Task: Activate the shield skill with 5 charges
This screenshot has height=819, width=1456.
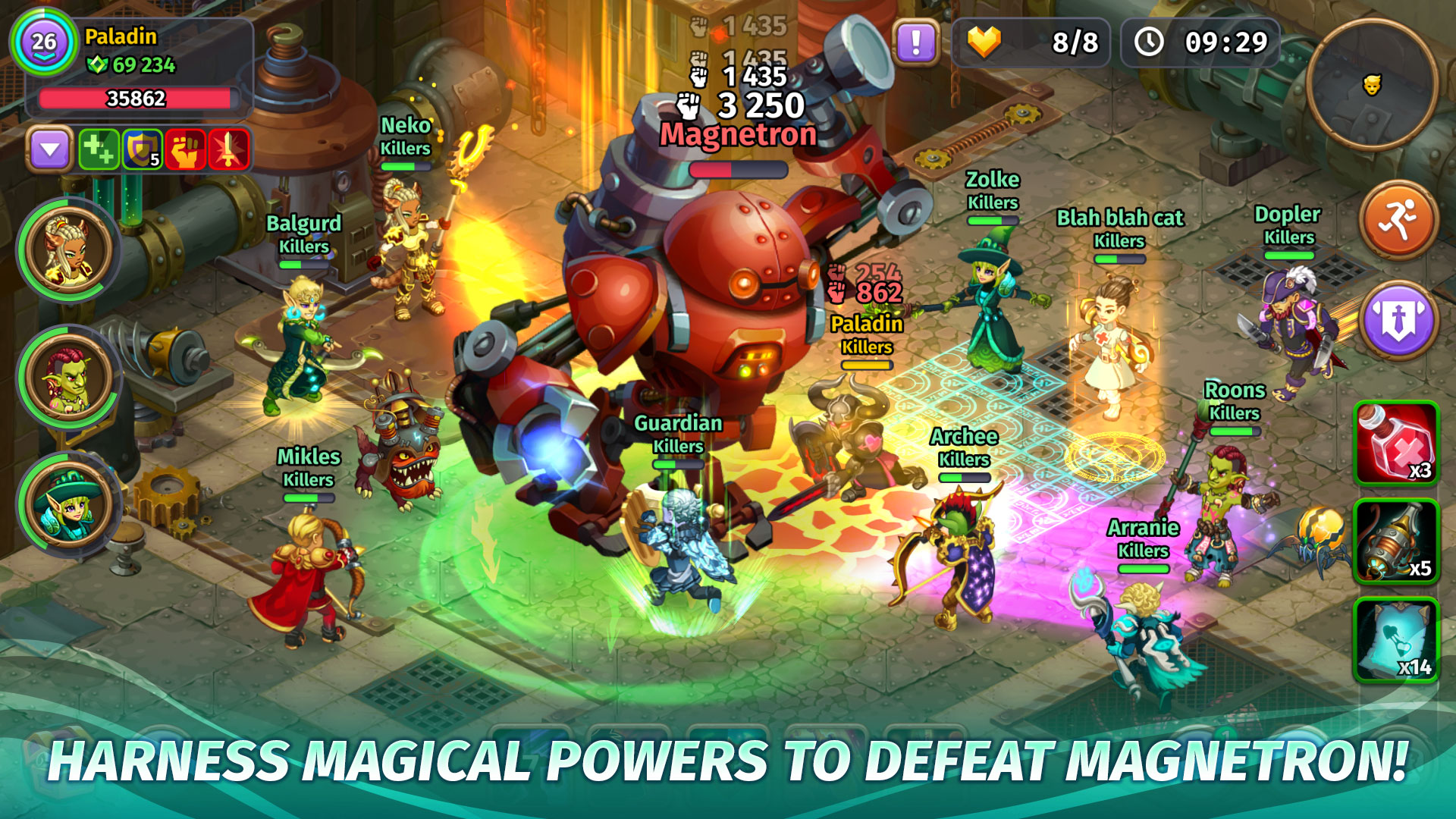Action: point(142,149)
